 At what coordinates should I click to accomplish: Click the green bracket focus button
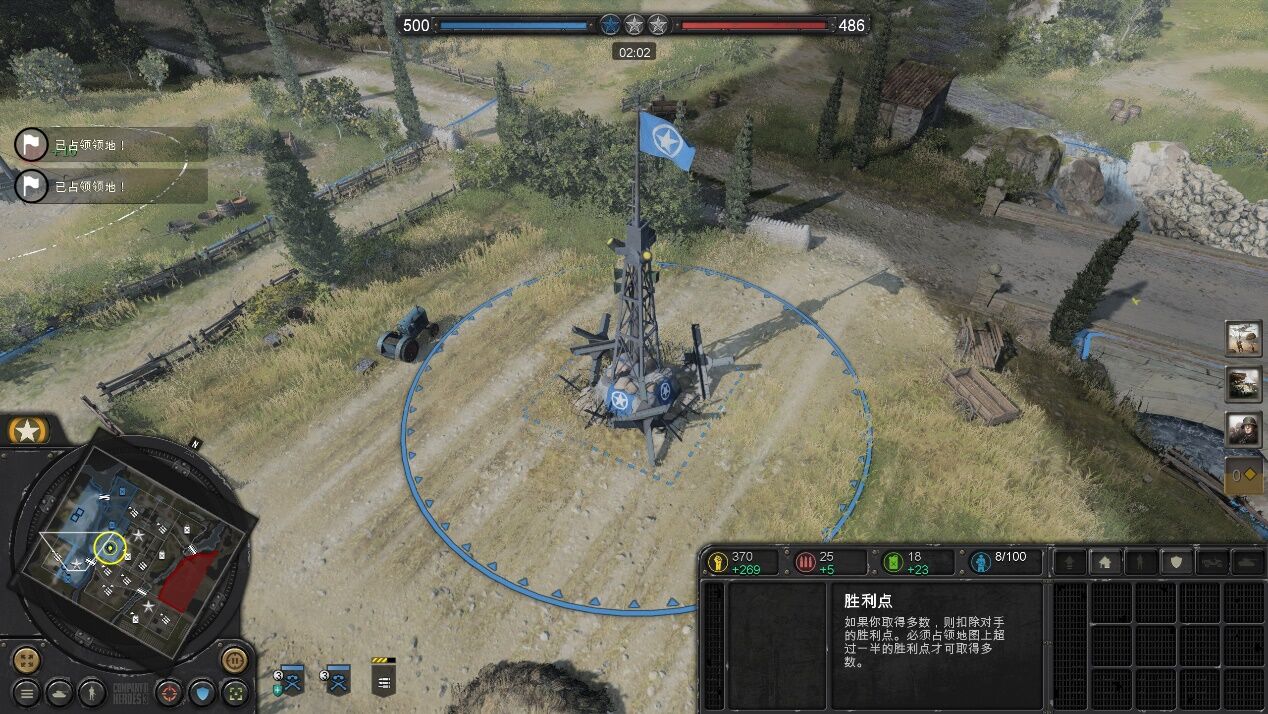(x=236, y=691)
